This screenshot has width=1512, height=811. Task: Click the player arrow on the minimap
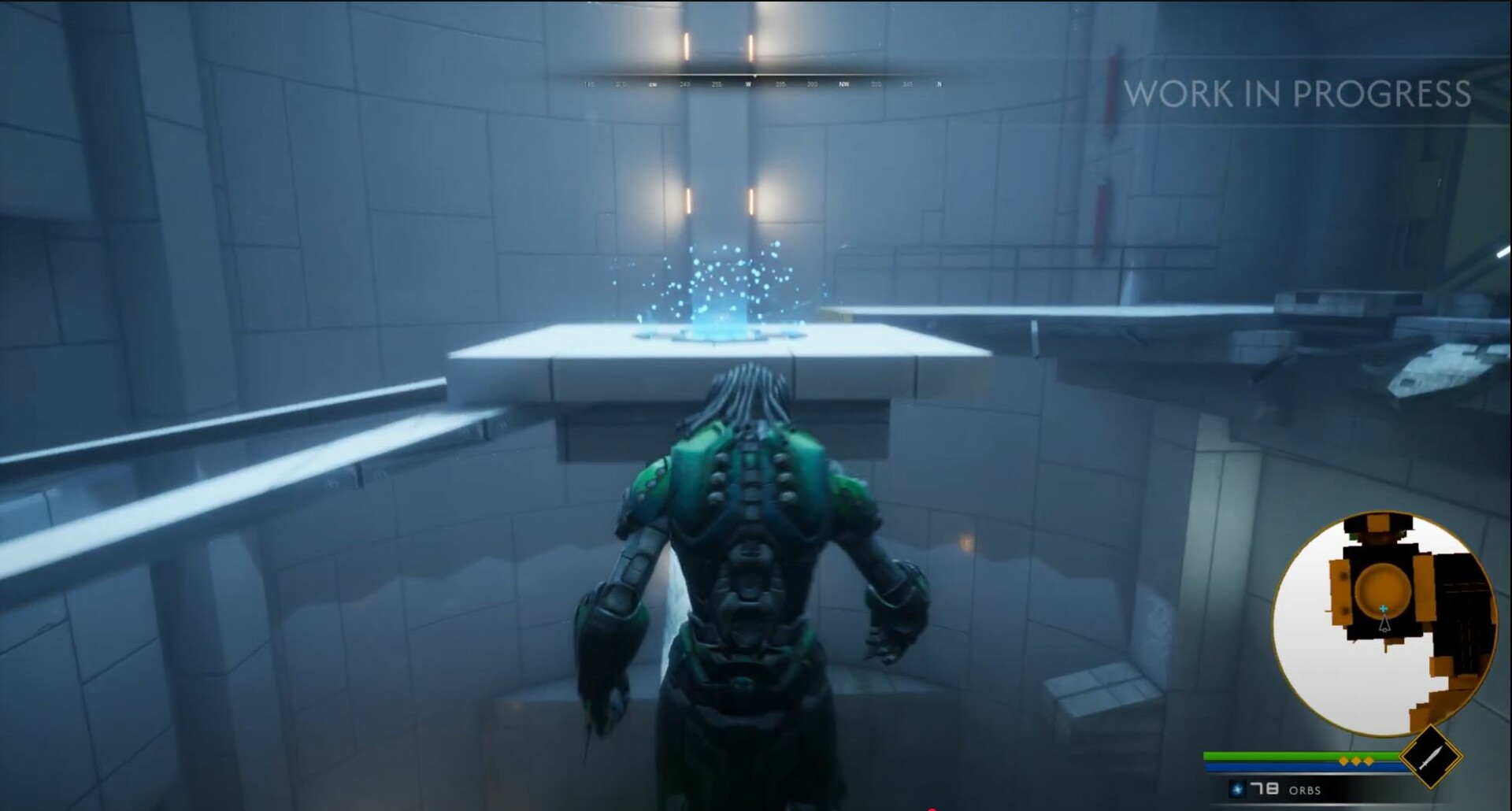1384,625
